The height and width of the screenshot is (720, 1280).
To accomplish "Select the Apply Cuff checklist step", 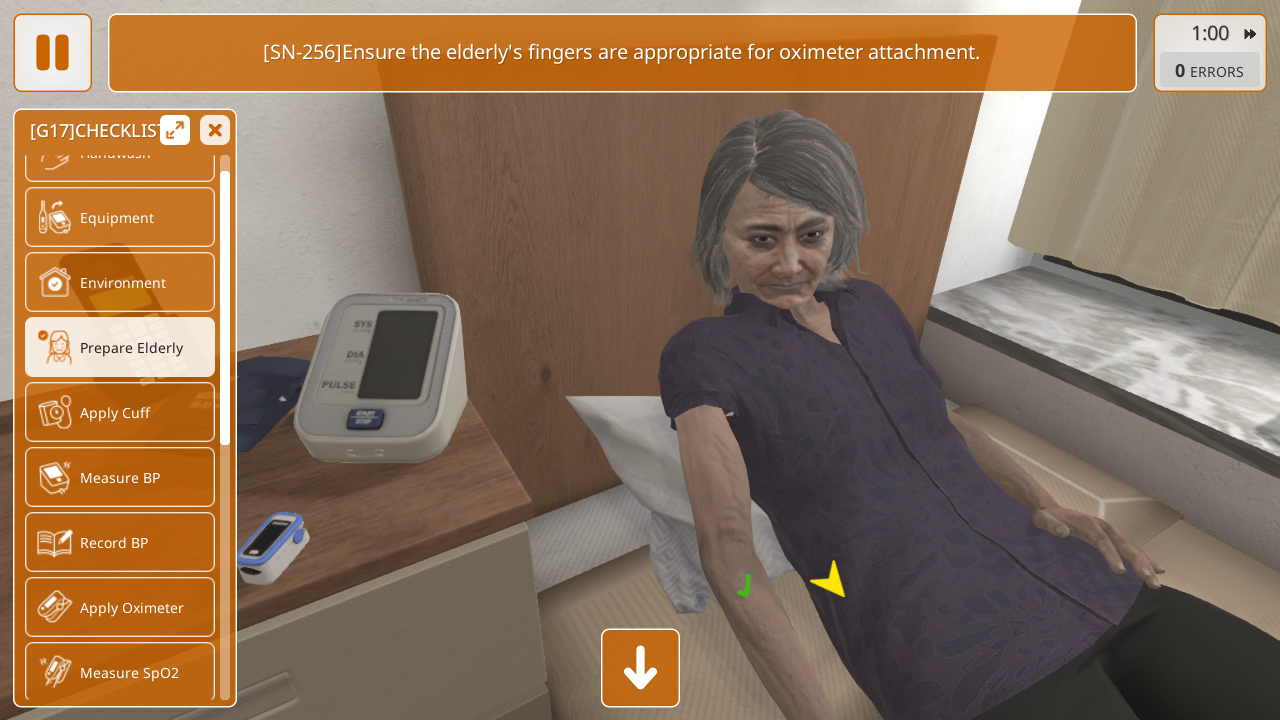I will point(120,412).
